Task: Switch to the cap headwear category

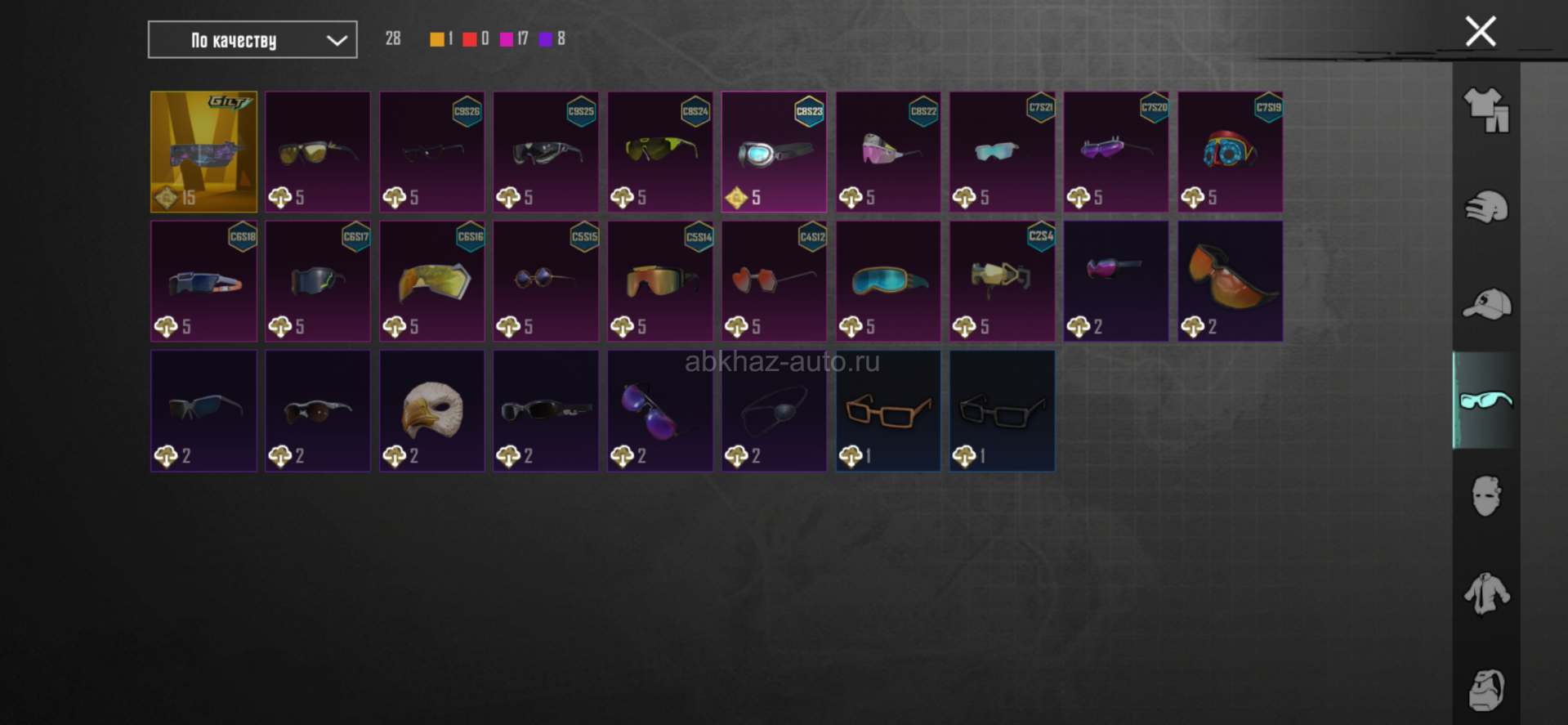Action: point(1485,304)
